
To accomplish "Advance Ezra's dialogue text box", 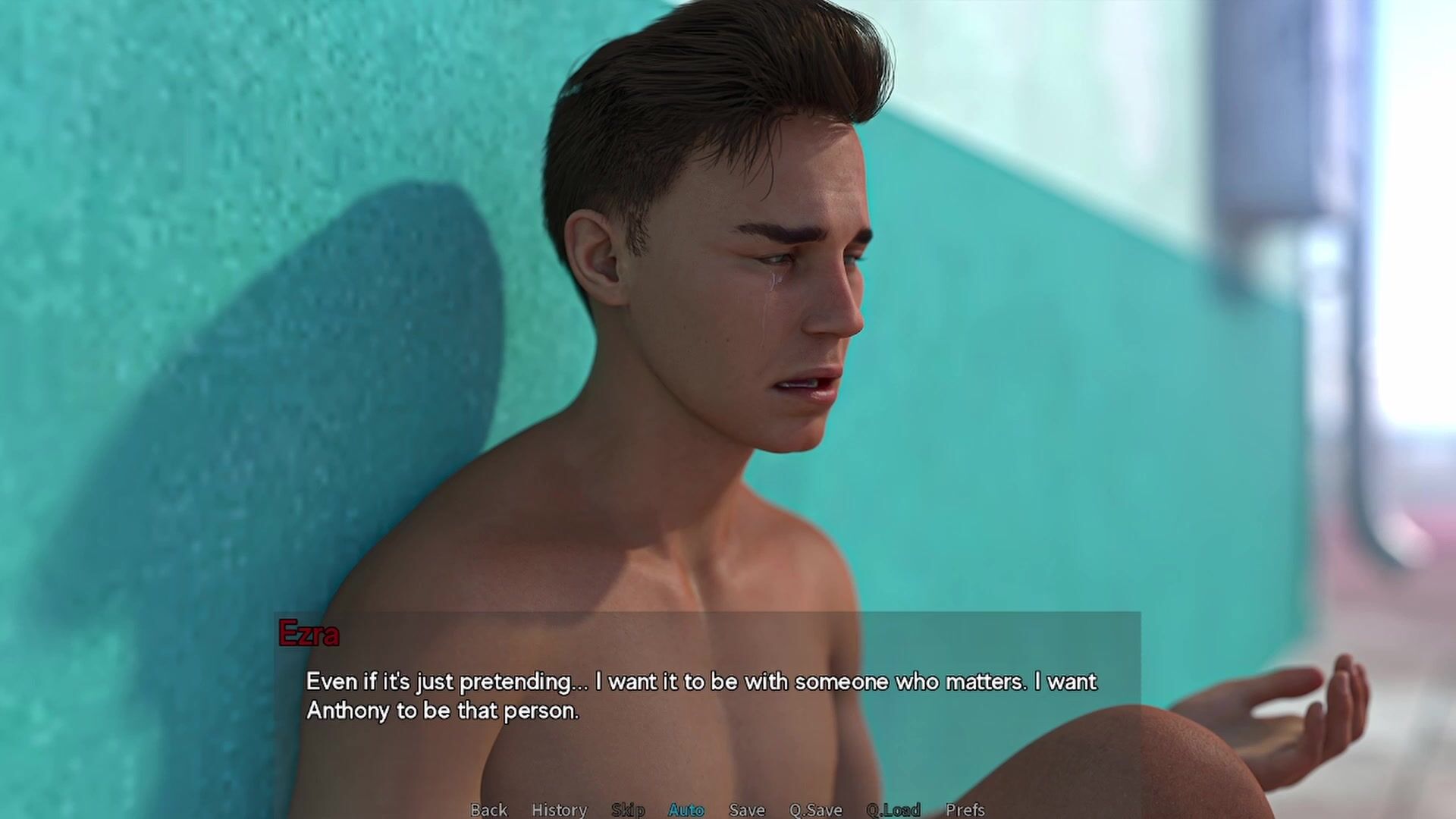I will 707,698.
